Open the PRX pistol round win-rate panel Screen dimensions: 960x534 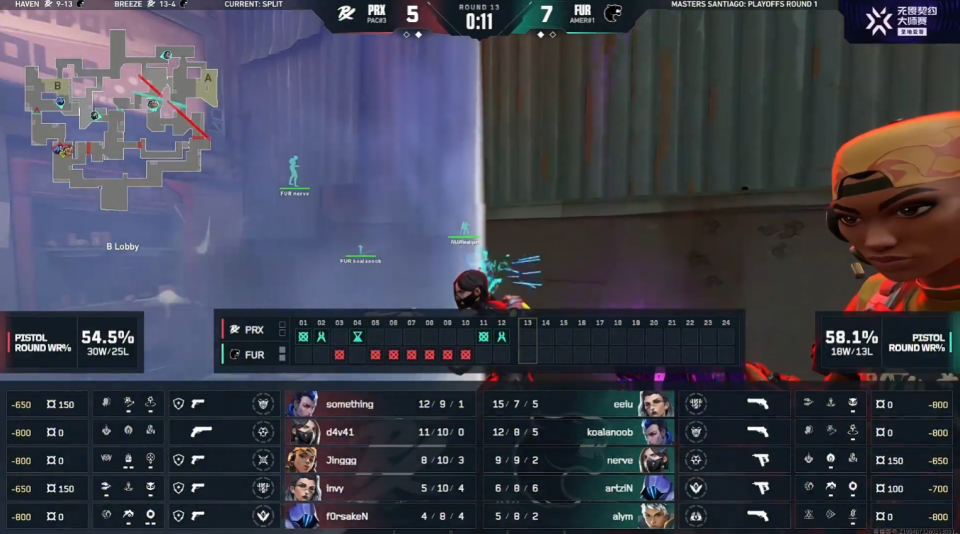click(x=72, y=342)
